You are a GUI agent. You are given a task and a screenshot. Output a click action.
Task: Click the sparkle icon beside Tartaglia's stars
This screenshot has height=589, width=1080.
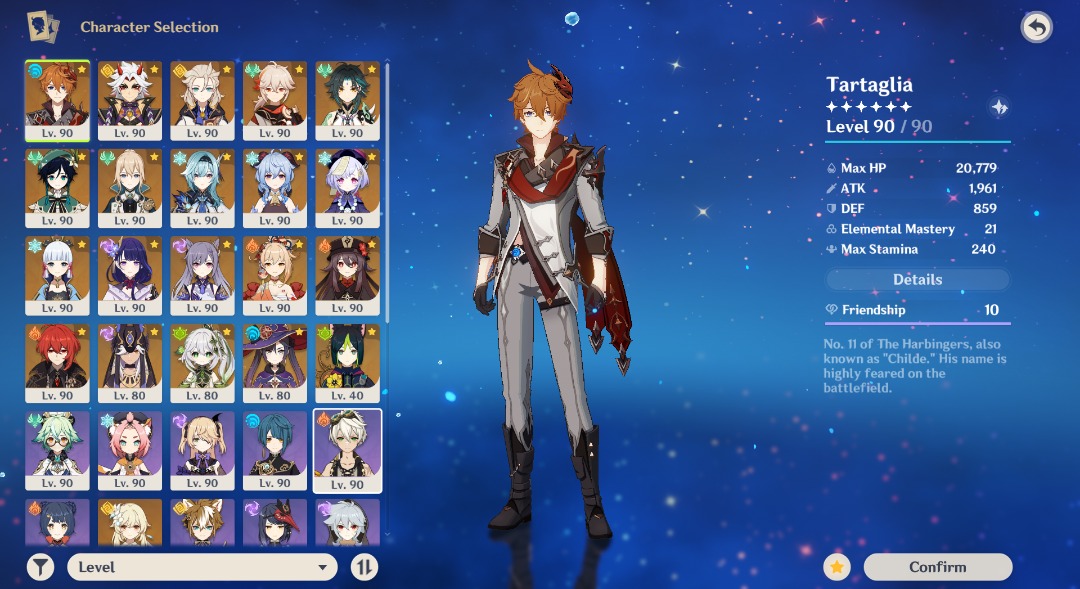click(x=998, y=108)
